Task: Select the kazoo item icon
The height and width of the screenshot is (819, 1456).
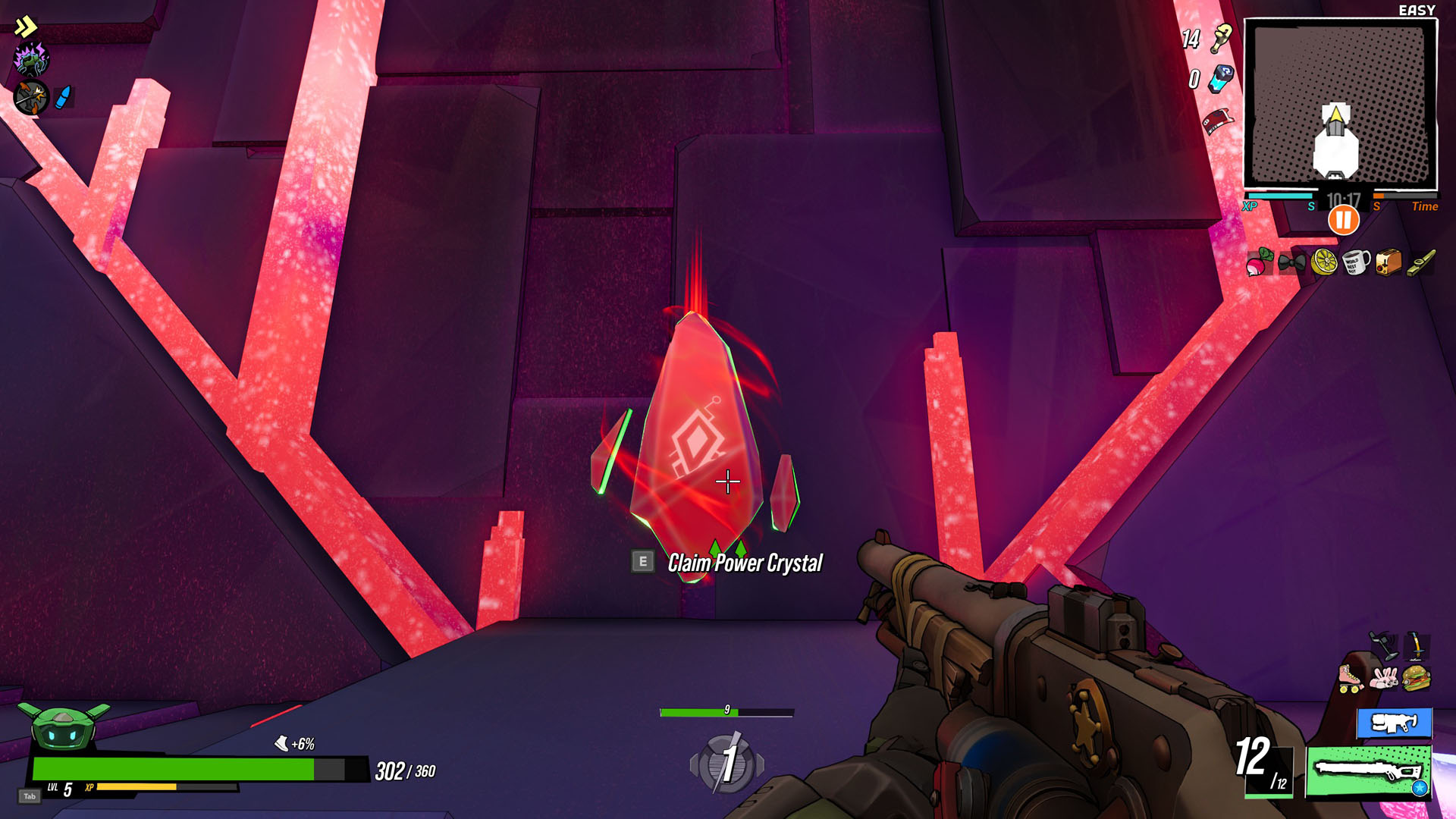Action: tap(1421, 262)
